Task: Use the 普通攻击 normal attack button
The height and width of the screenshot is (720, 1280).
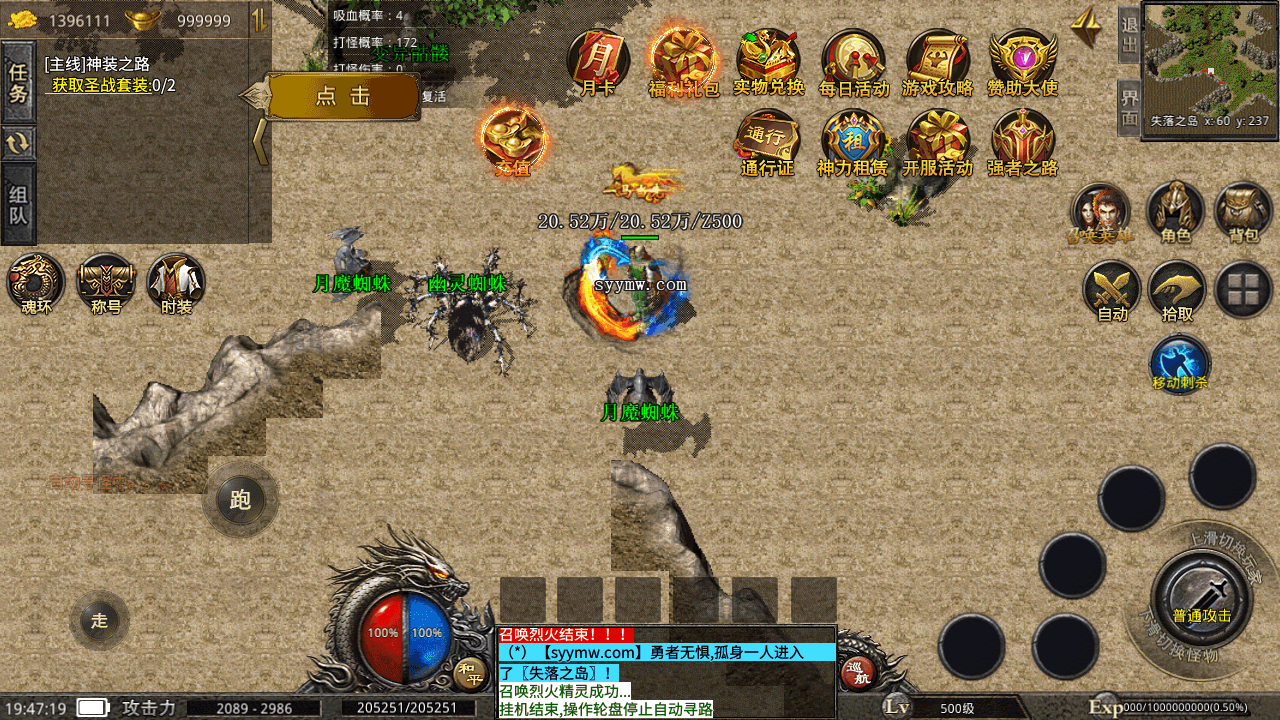Action: tap(1201, 596)
